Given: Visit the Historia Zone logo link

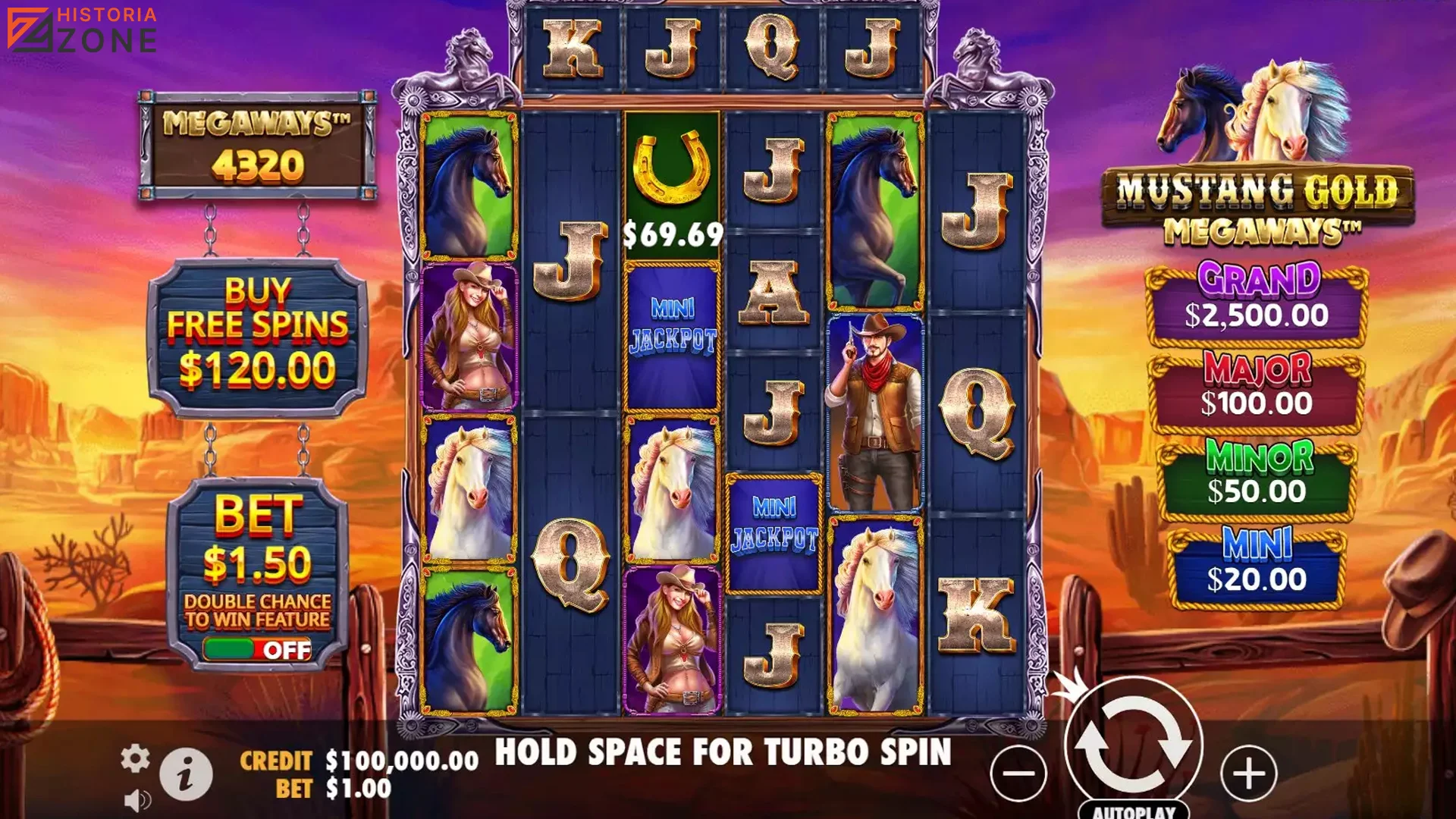Looking at the screenshot, I should [x=82, y=30].
